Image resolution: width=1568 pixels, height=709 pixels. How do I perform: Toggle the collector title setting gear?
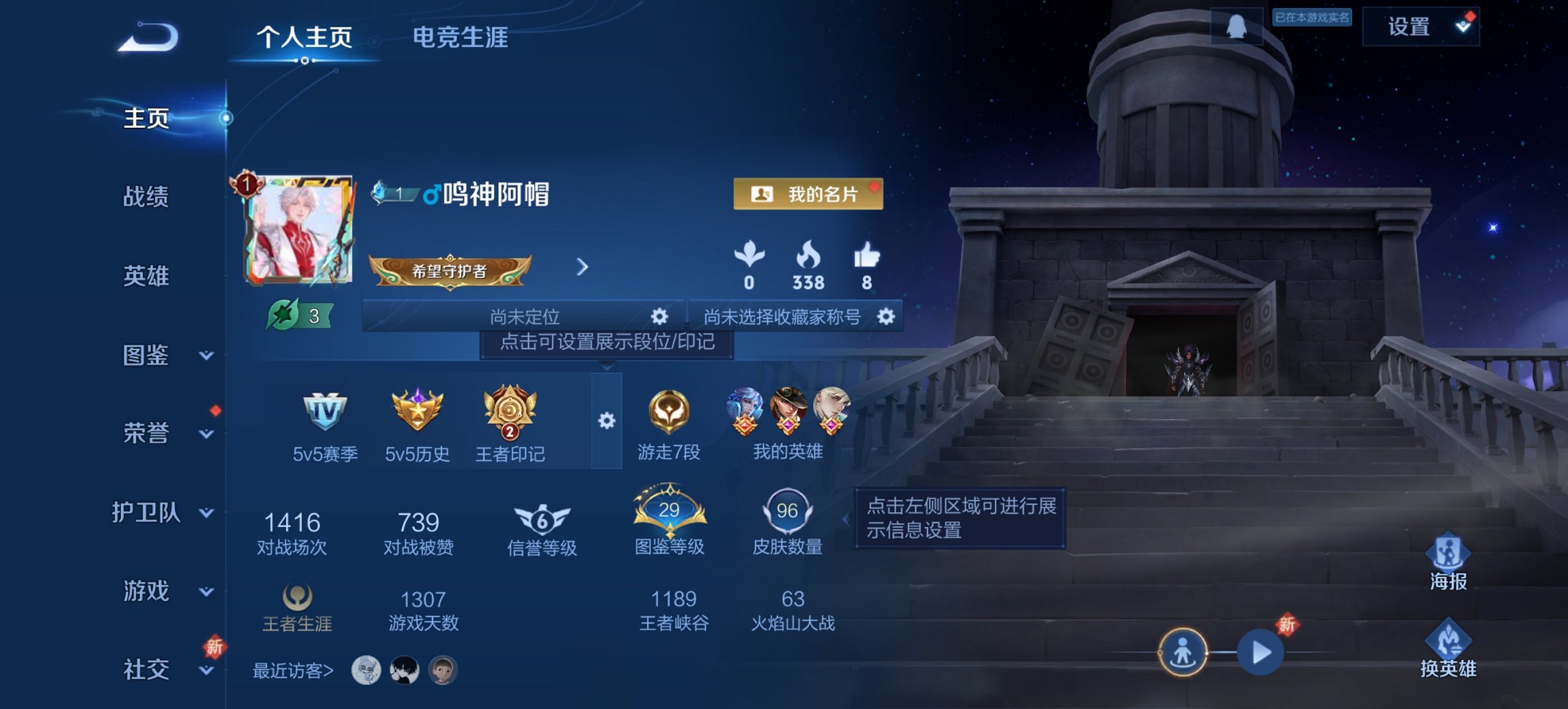point(888,317)
